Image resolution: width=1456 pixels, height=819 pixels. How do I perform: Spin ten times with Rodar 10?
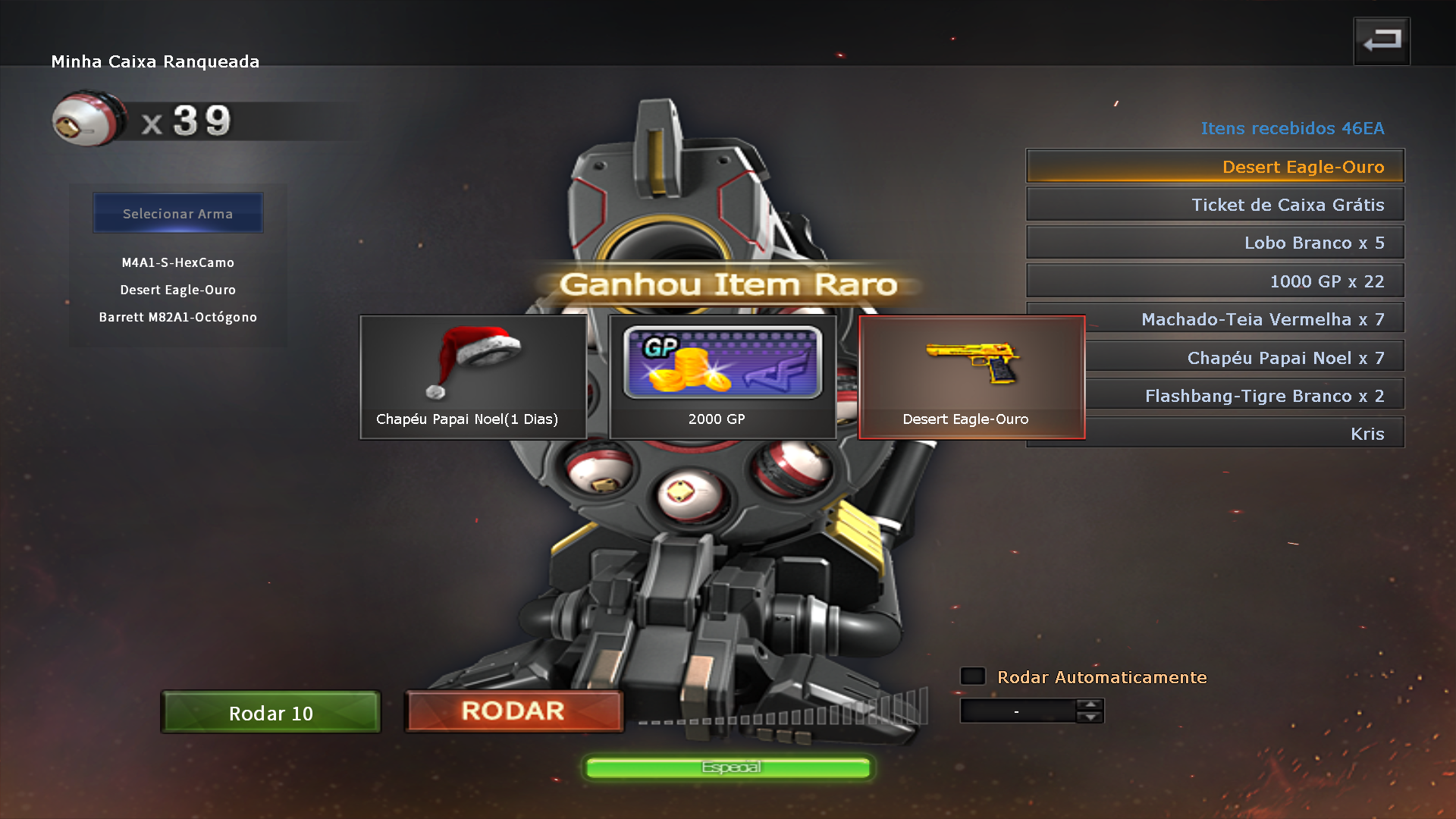pyautogui.click(x=271, y=712)
